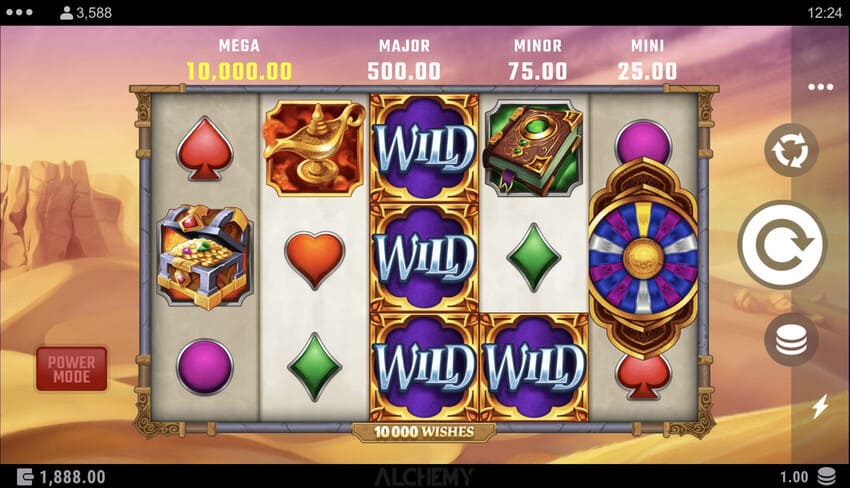This screenshot has width=850, height=488.
Task: Enable Power Mode
Action: 71,369
